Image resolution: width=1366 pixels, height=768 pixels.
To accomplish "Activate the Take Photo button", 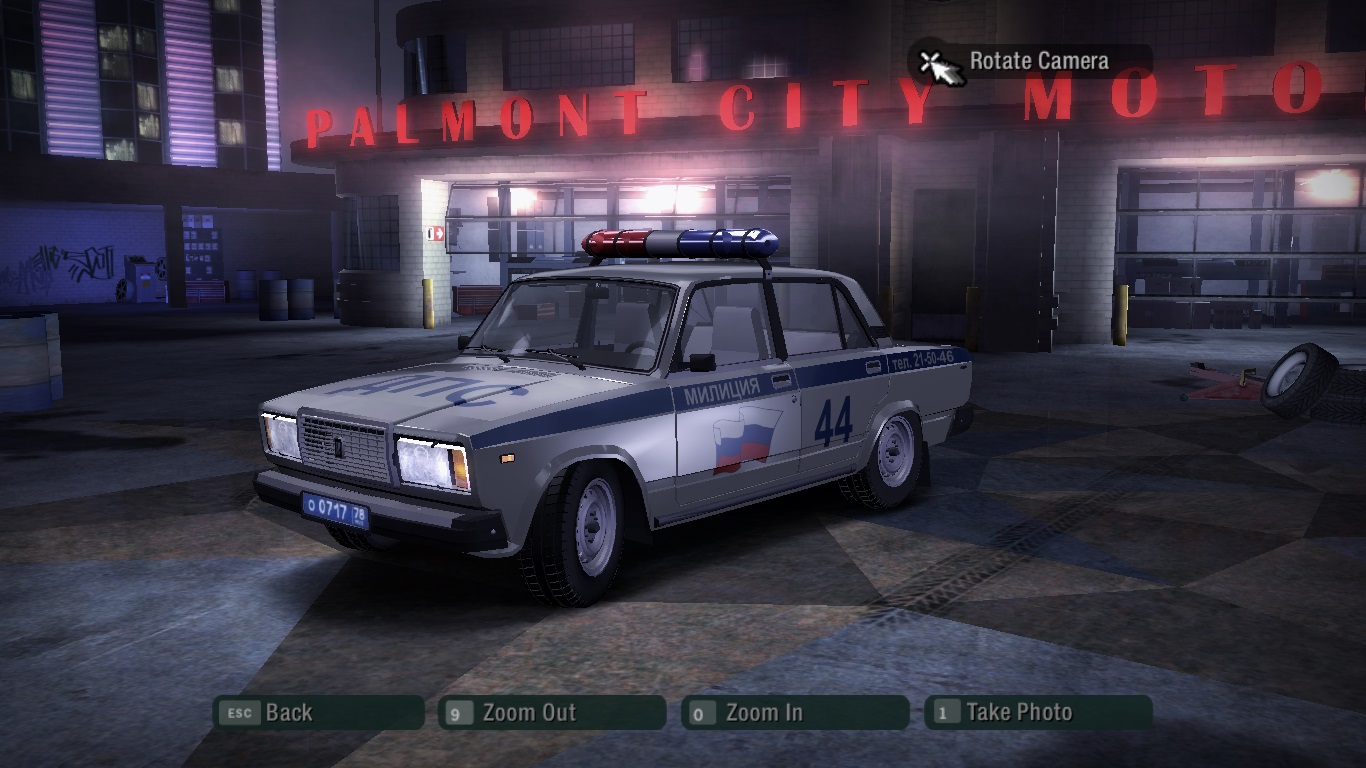I will pos(1038,713).
